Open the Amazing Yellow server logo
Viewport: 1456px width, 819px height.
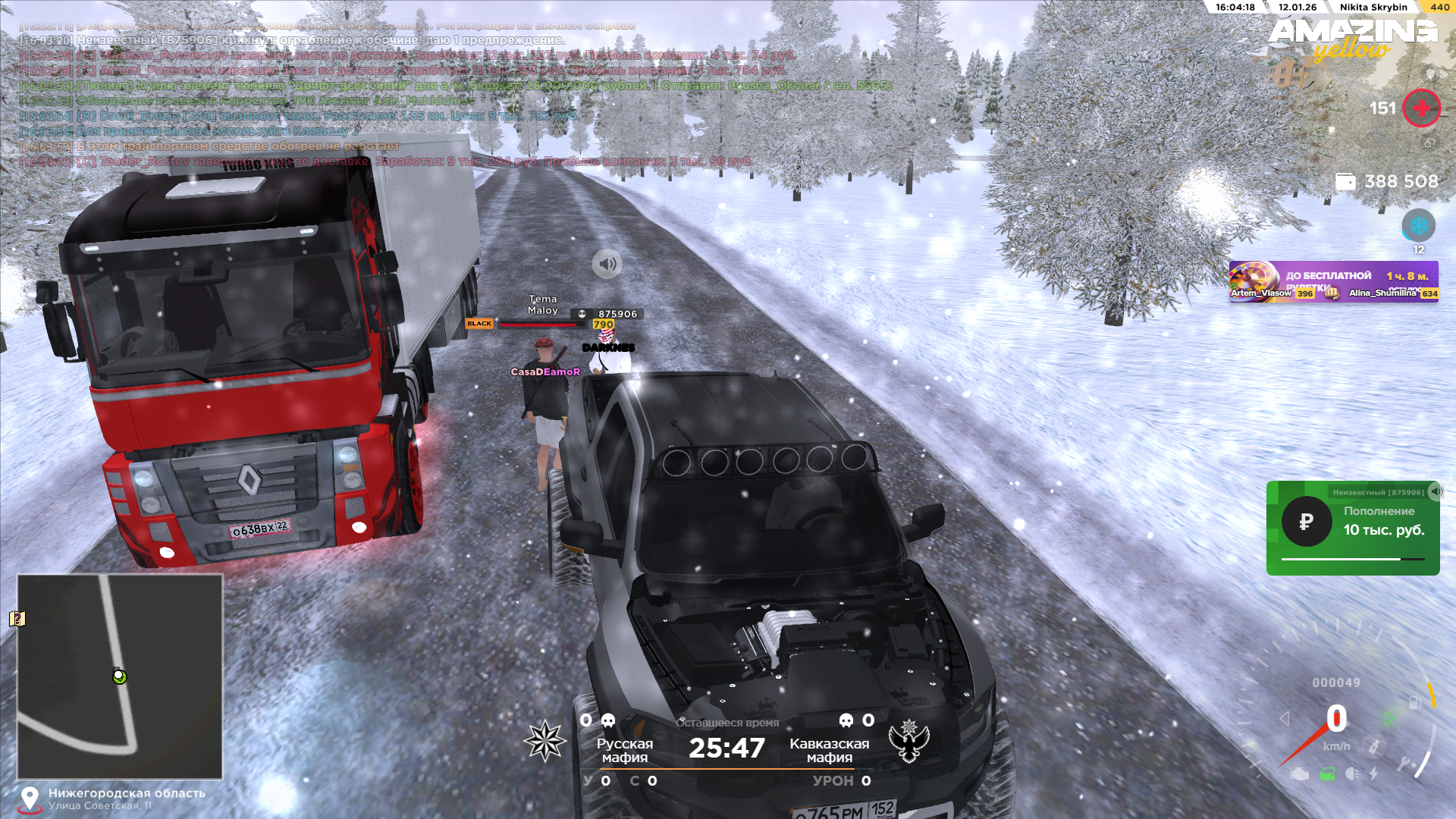pyautogui.click(x=1352, y=39)
